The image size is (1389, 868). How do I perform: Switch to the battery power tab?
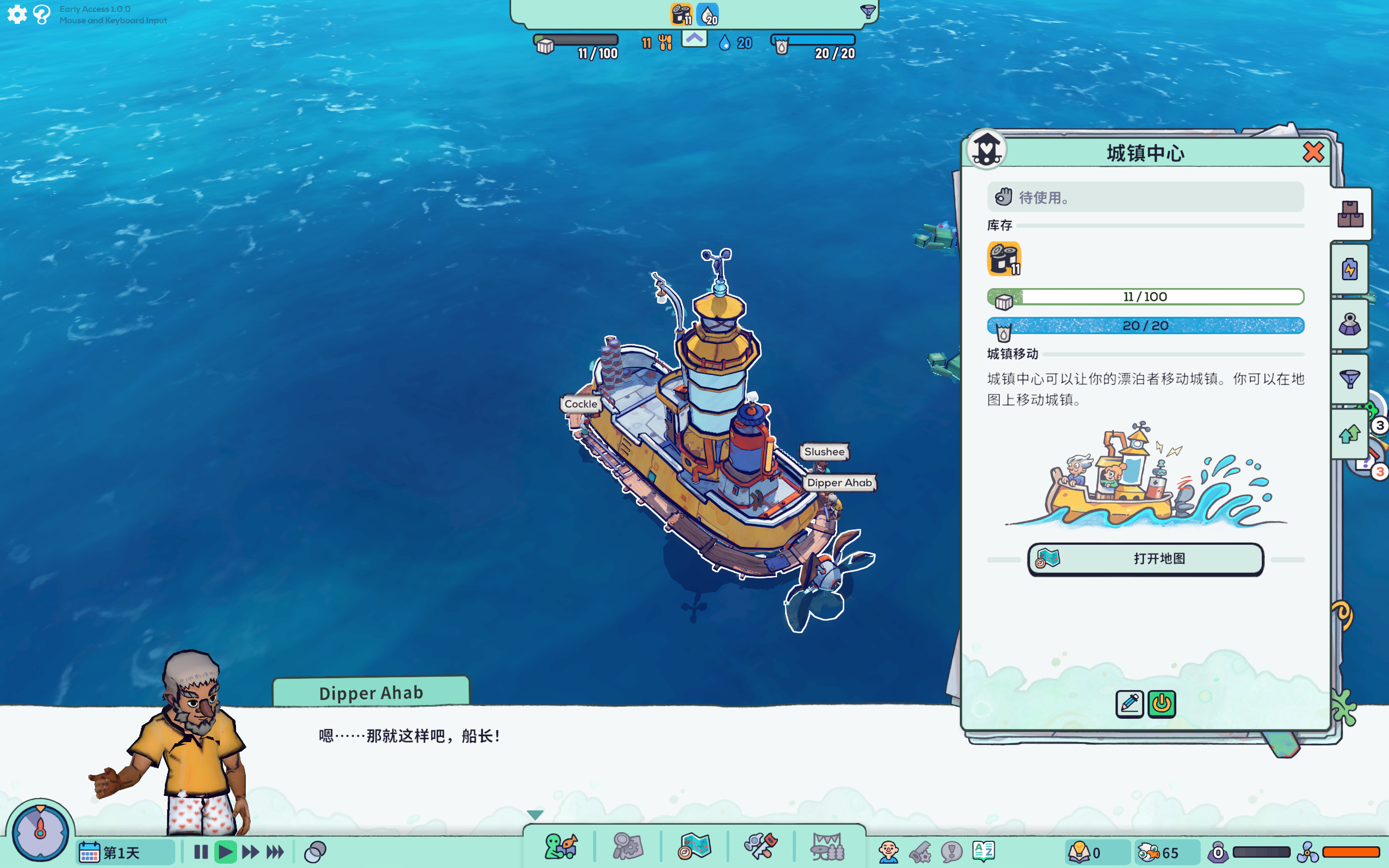pos(1349,269)
